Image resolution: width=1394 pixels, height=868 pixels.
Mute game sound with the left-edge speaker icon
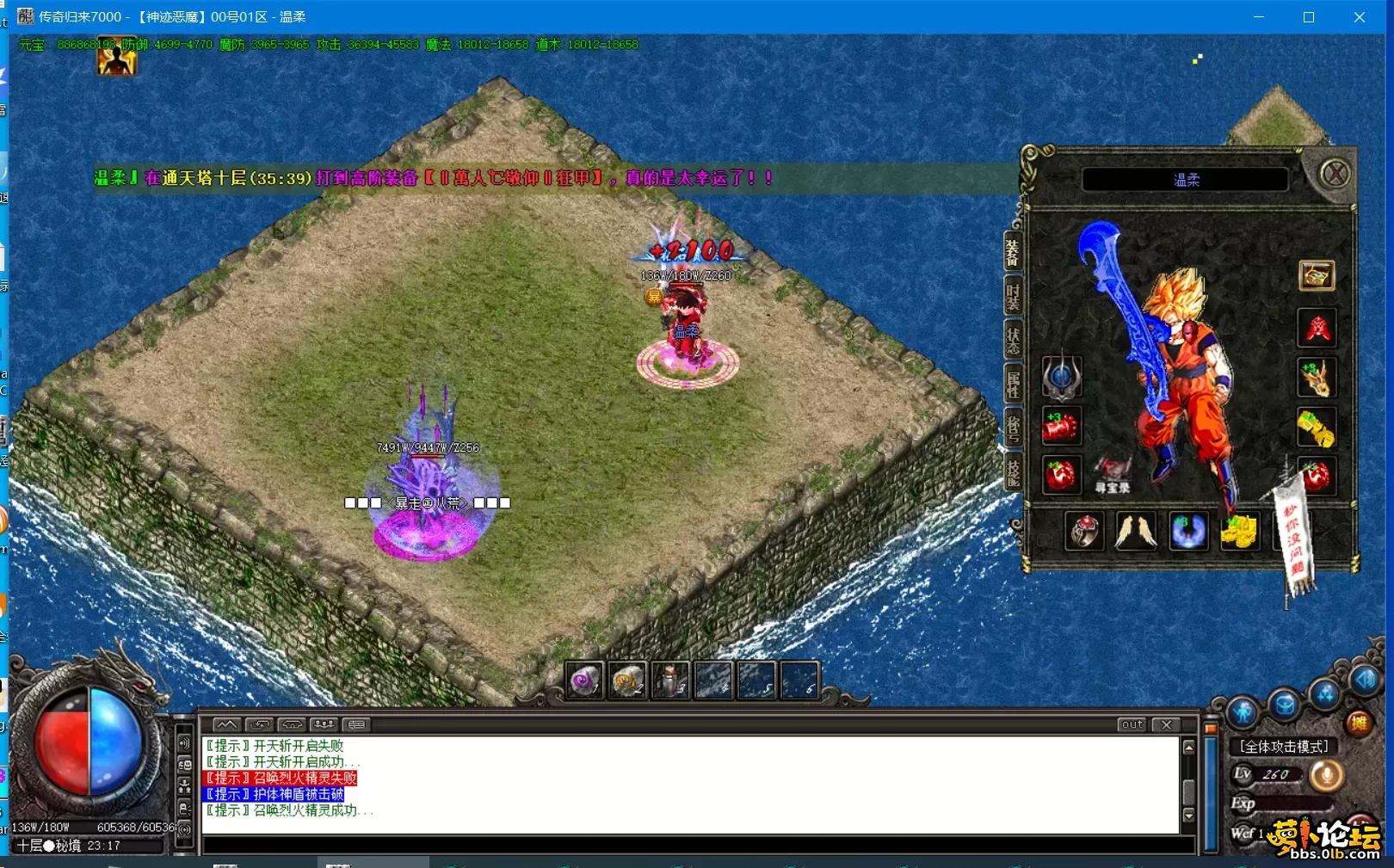[184, 742]
